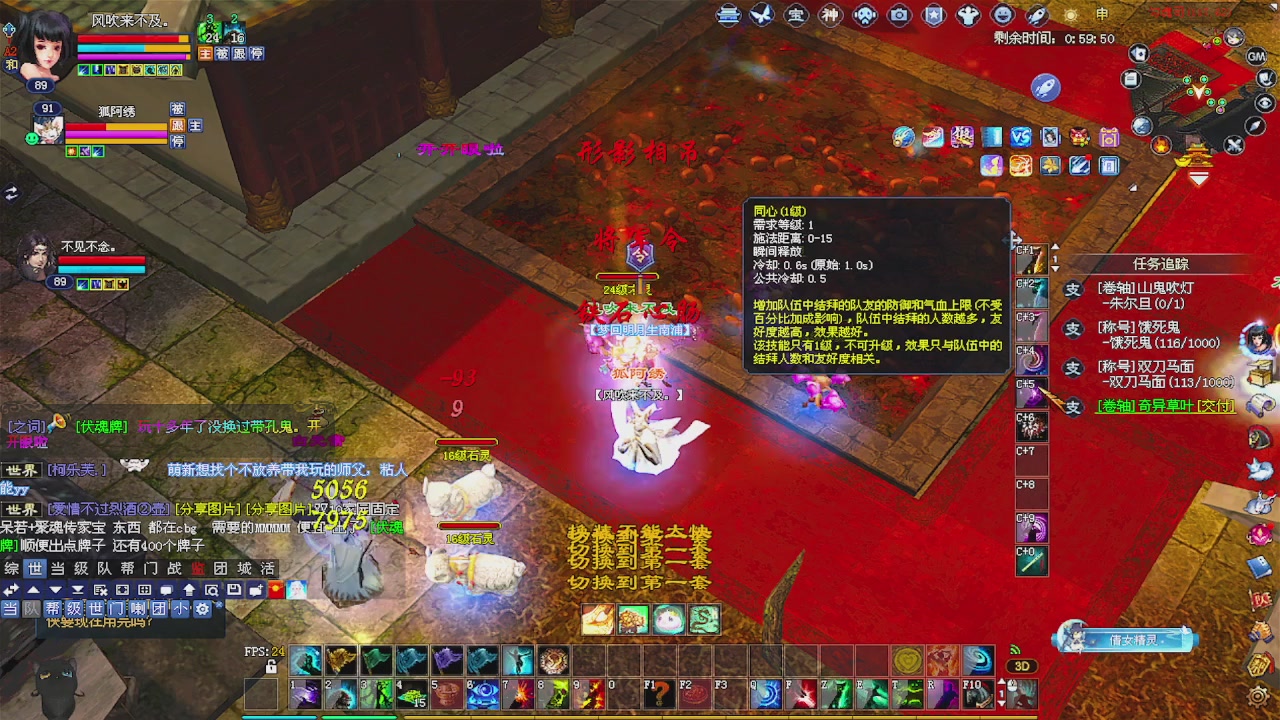1280x720 pixels.
Task: Toggle the FPS lock padlock icon
Action: coord(271,667)
